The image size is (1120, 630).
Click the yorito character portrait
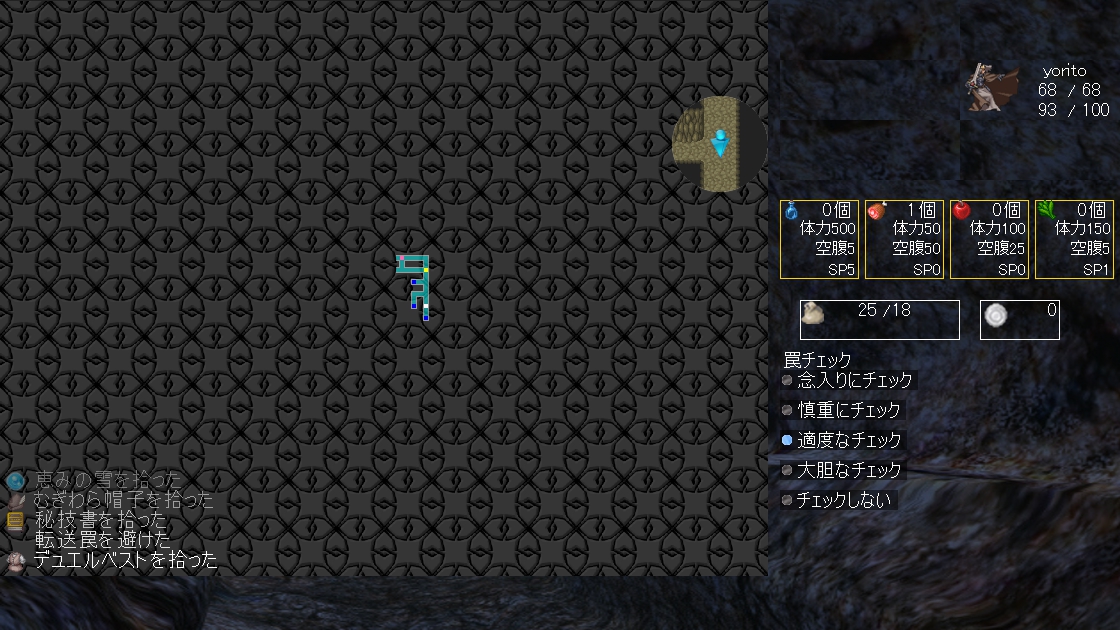click(991, 88)
